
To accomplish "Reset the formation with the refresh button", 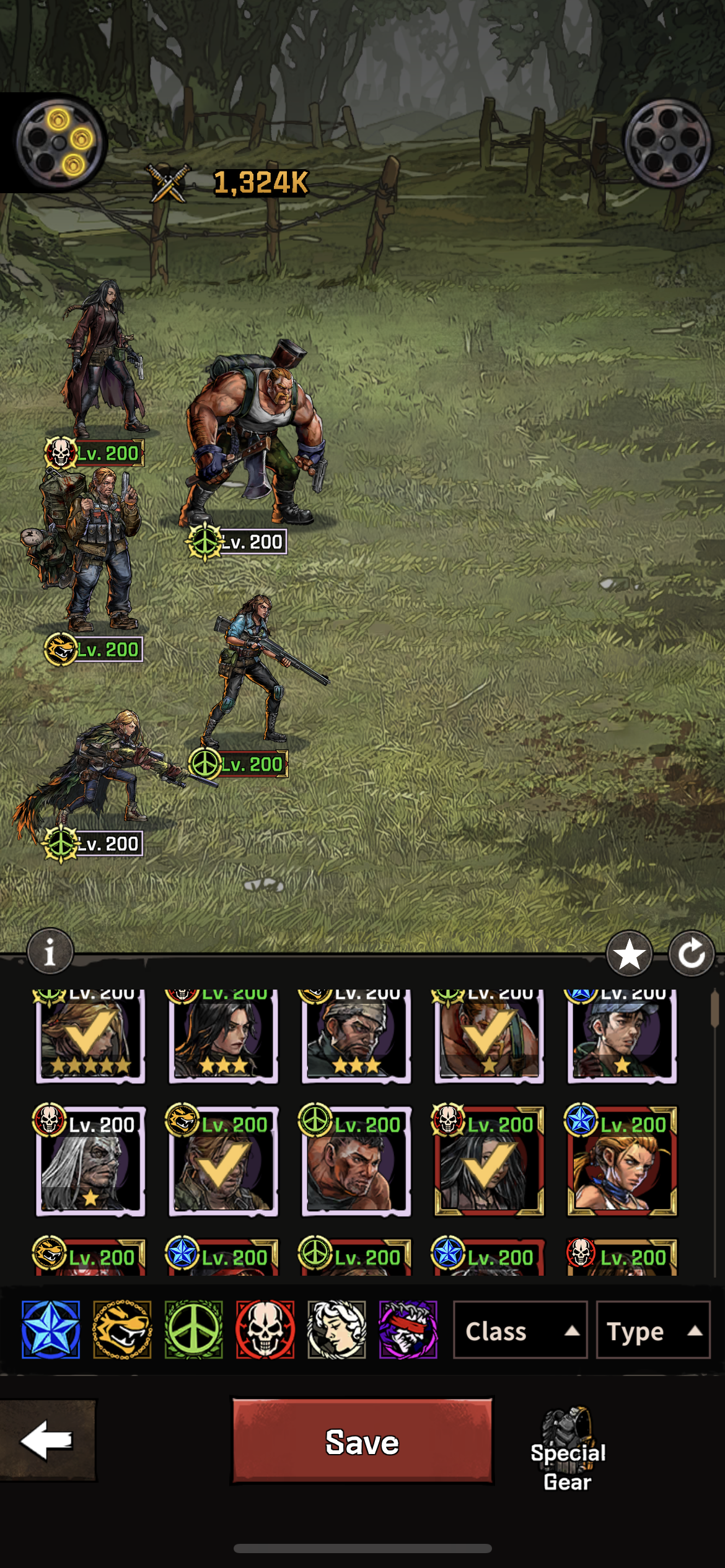I will (x=692, y=954).
